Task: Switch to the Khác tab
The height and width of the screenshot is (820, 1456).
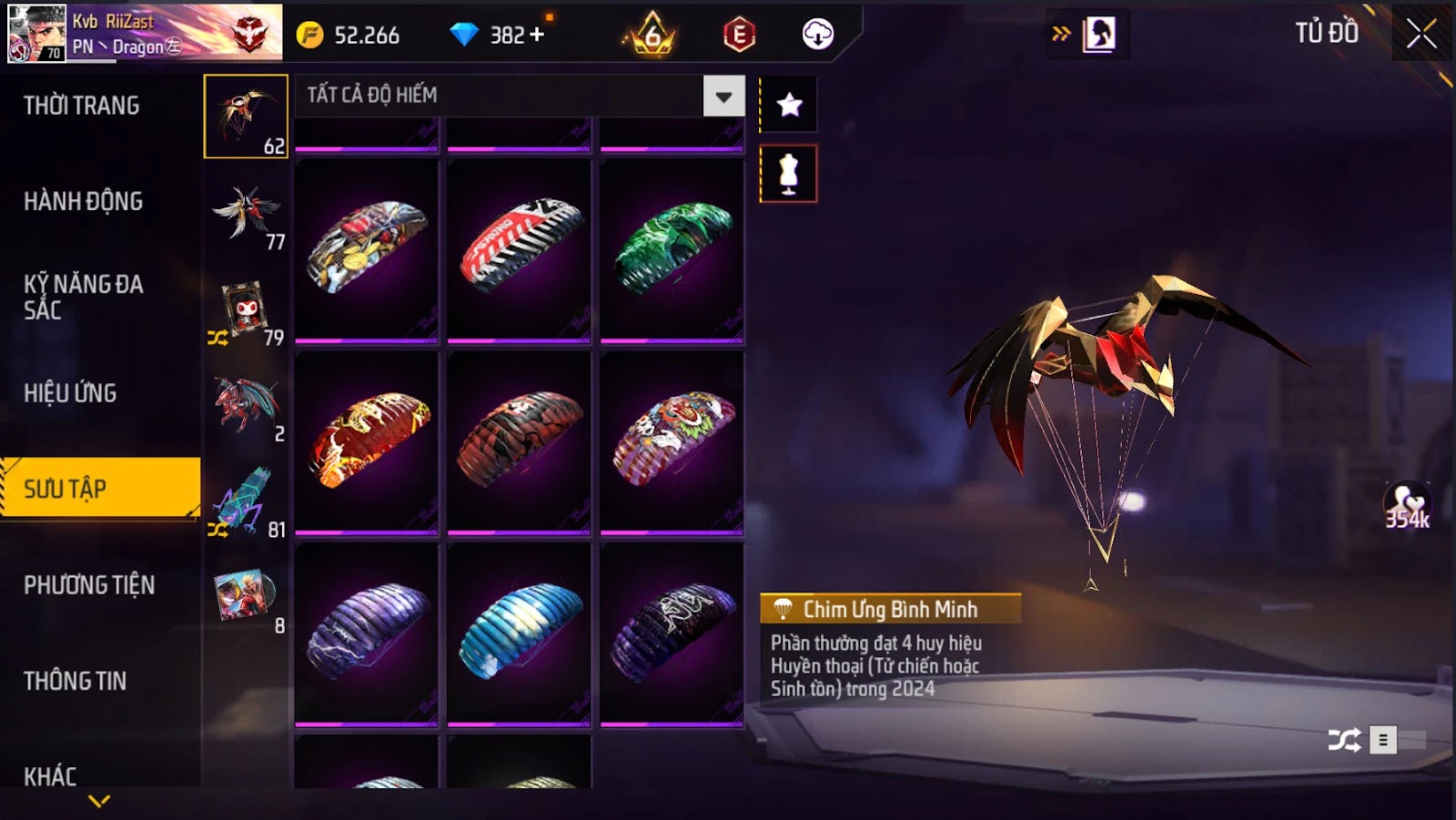Action: 50,776
